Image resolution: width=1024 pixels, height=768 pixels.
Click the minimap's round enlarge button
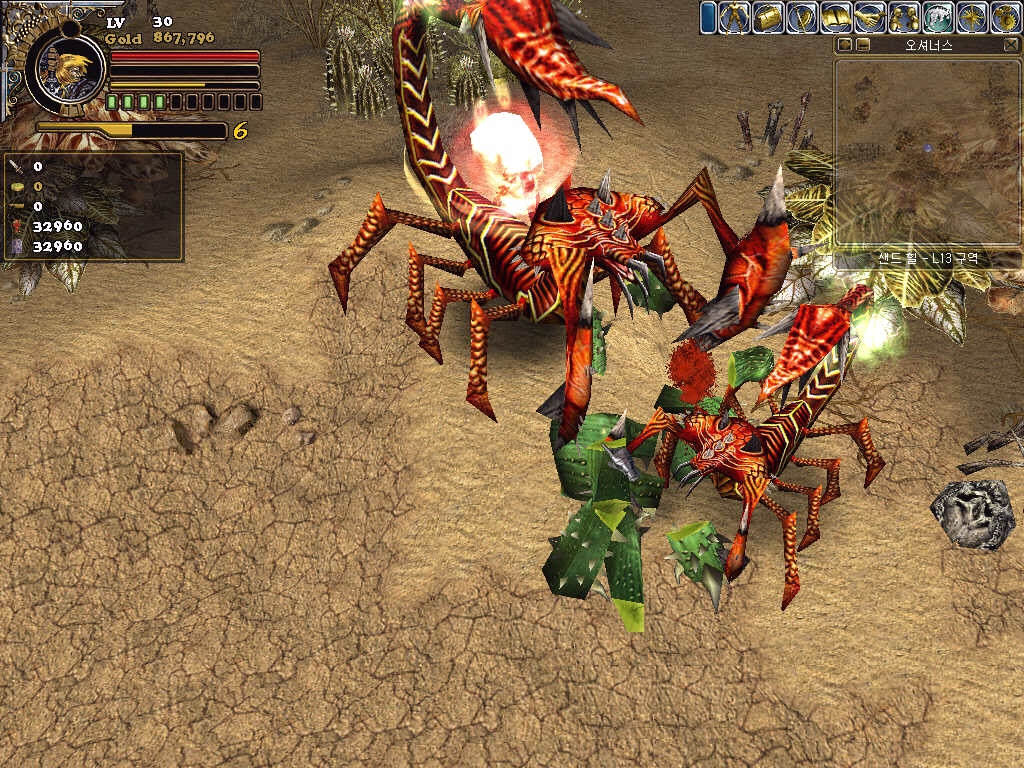(x=846, y=45)
